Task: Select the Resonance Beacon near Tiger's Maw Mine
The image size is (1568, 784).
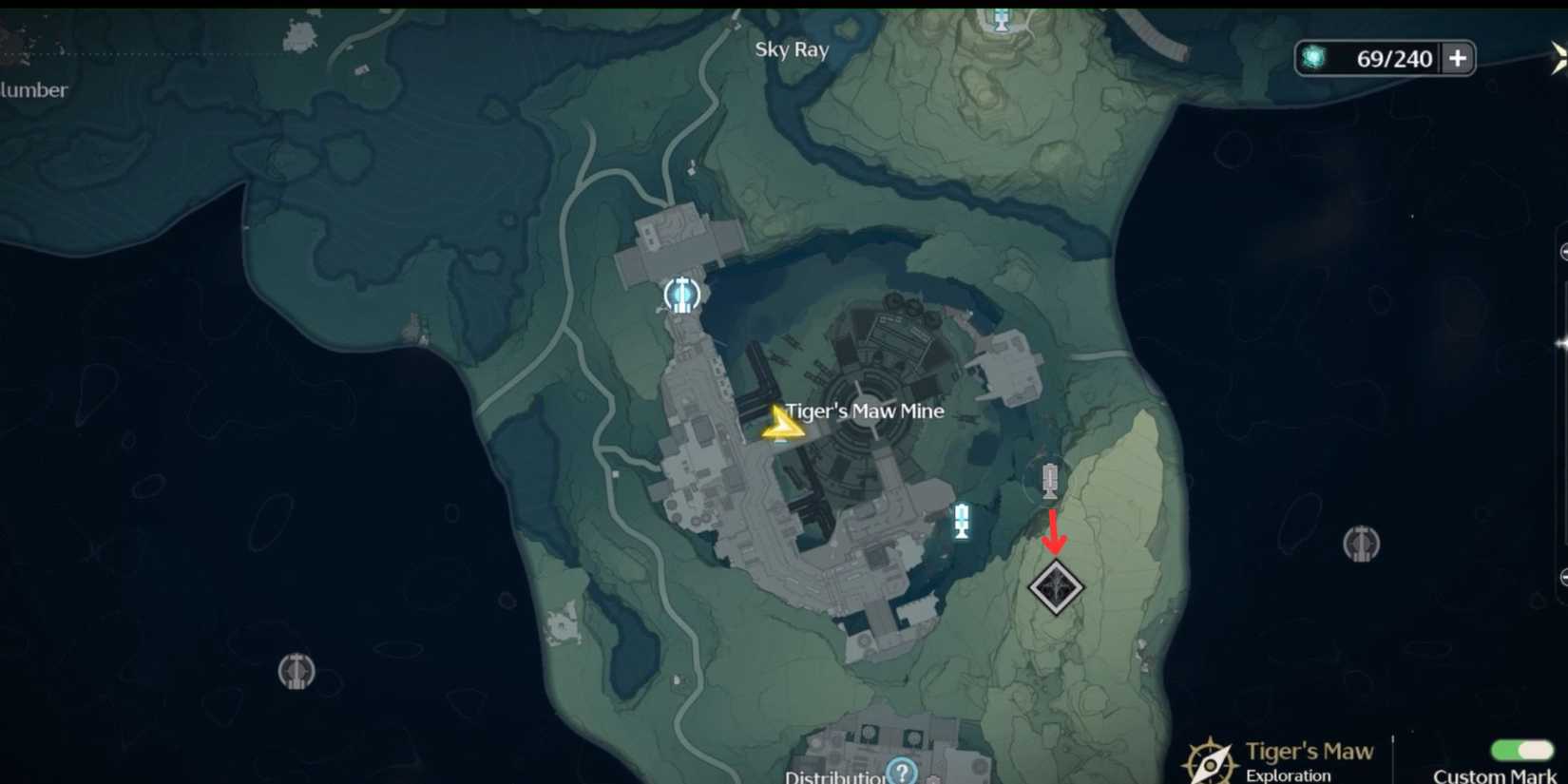Action: pyautogui.click(x=681, y=294)
